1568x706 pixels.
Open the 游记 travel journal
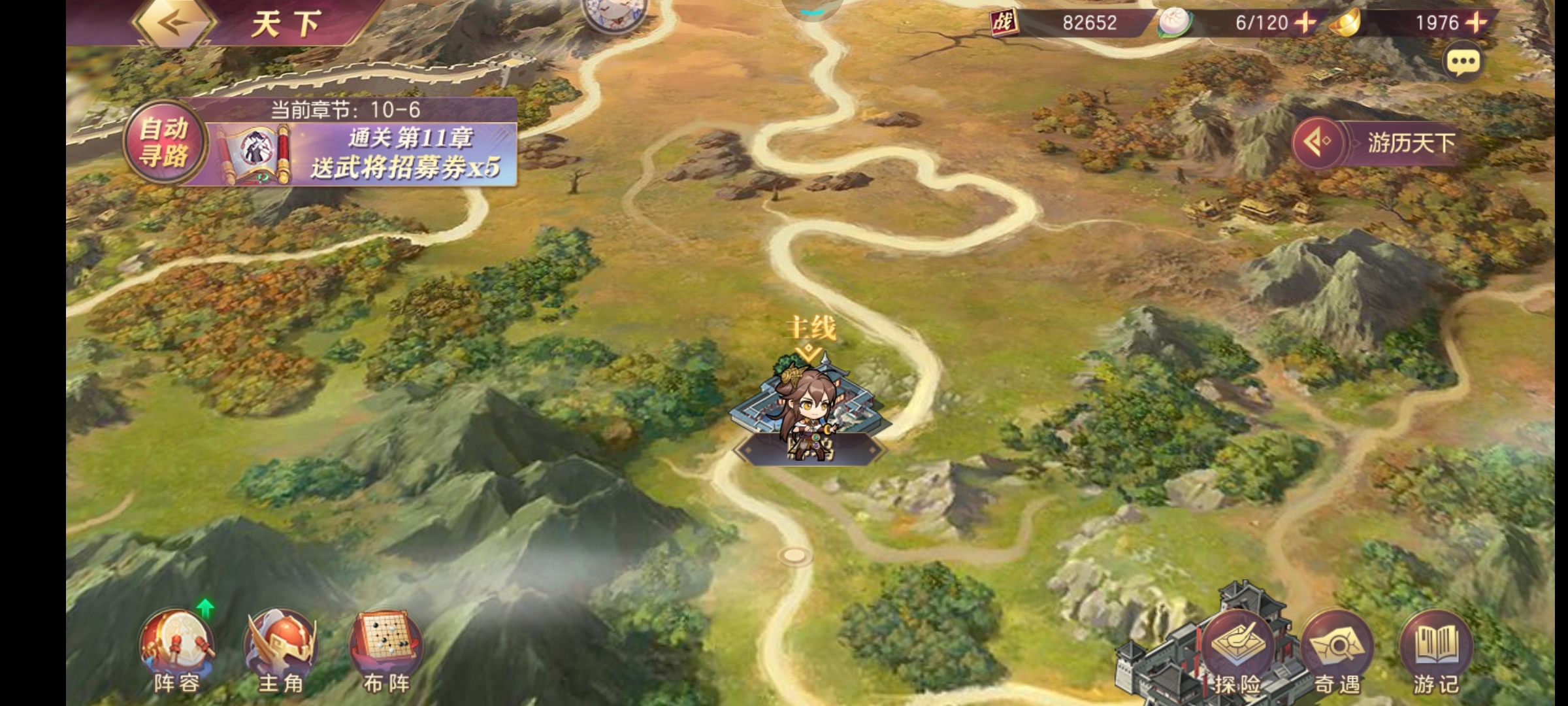point(1436,652)
